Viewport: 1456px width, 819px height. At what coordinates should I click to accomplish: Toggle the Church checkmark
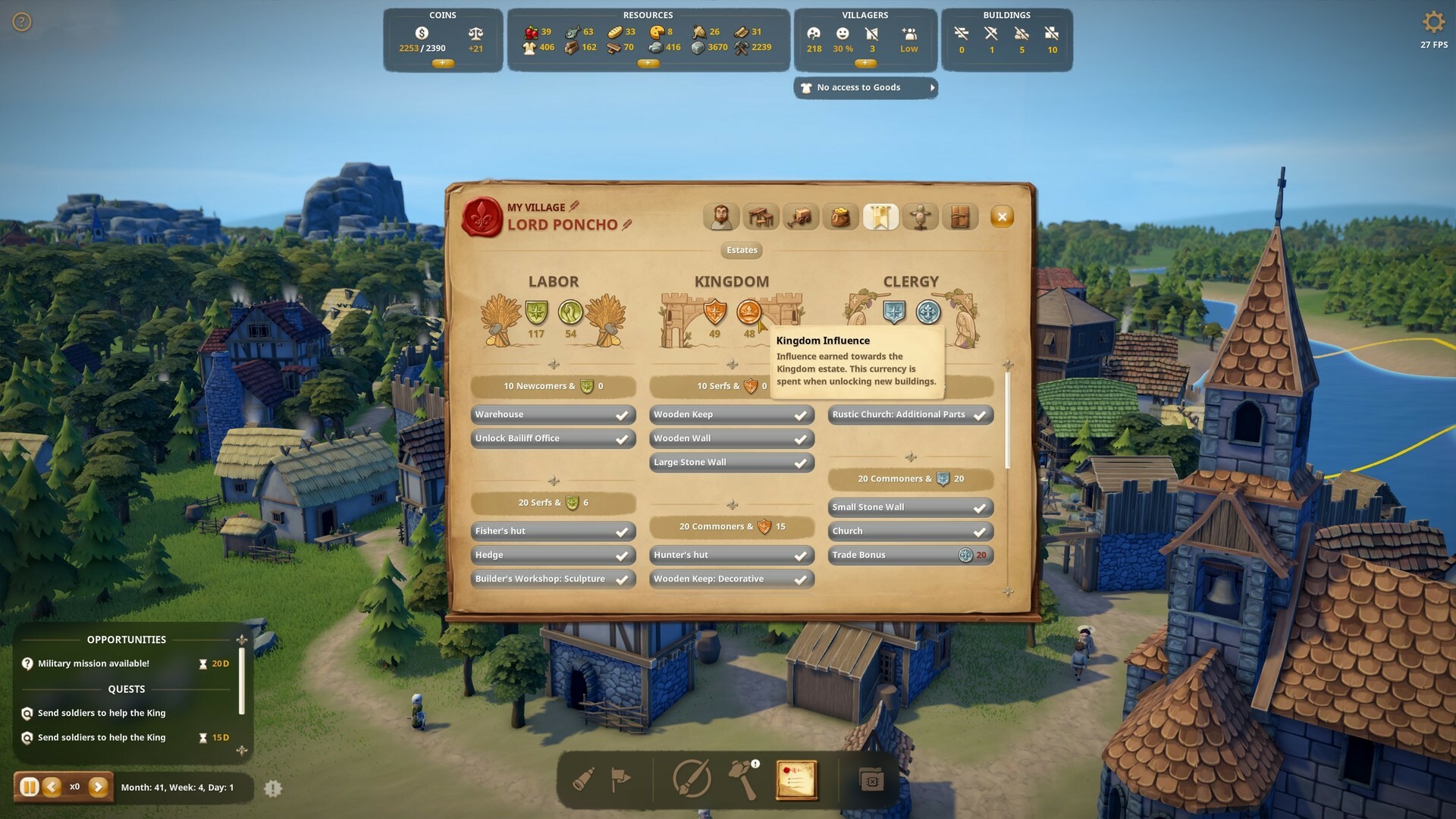tap(980, 531)
